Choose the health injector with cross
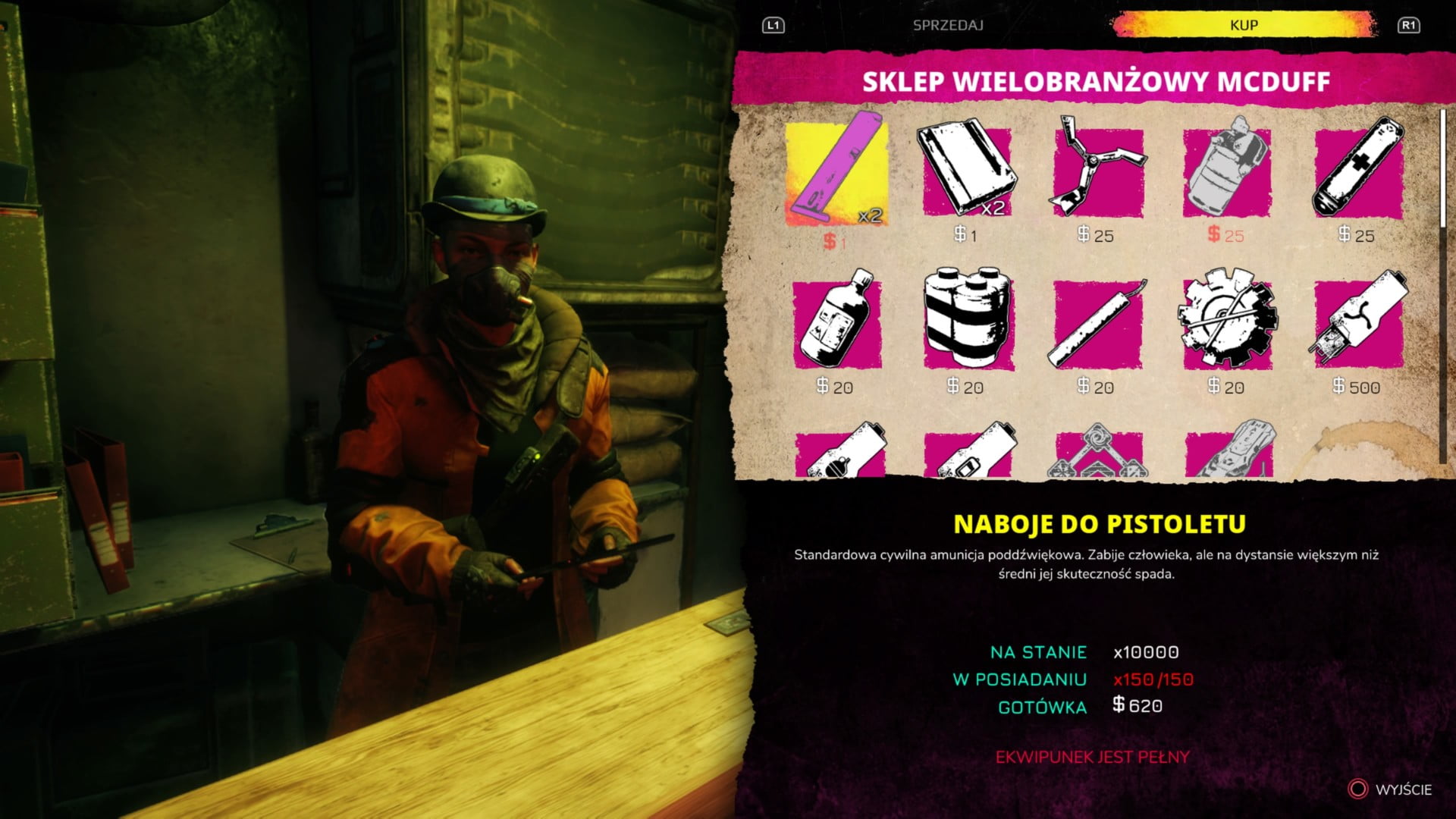Viewport: 1456px width, 819px height. tap(1357, 173)
